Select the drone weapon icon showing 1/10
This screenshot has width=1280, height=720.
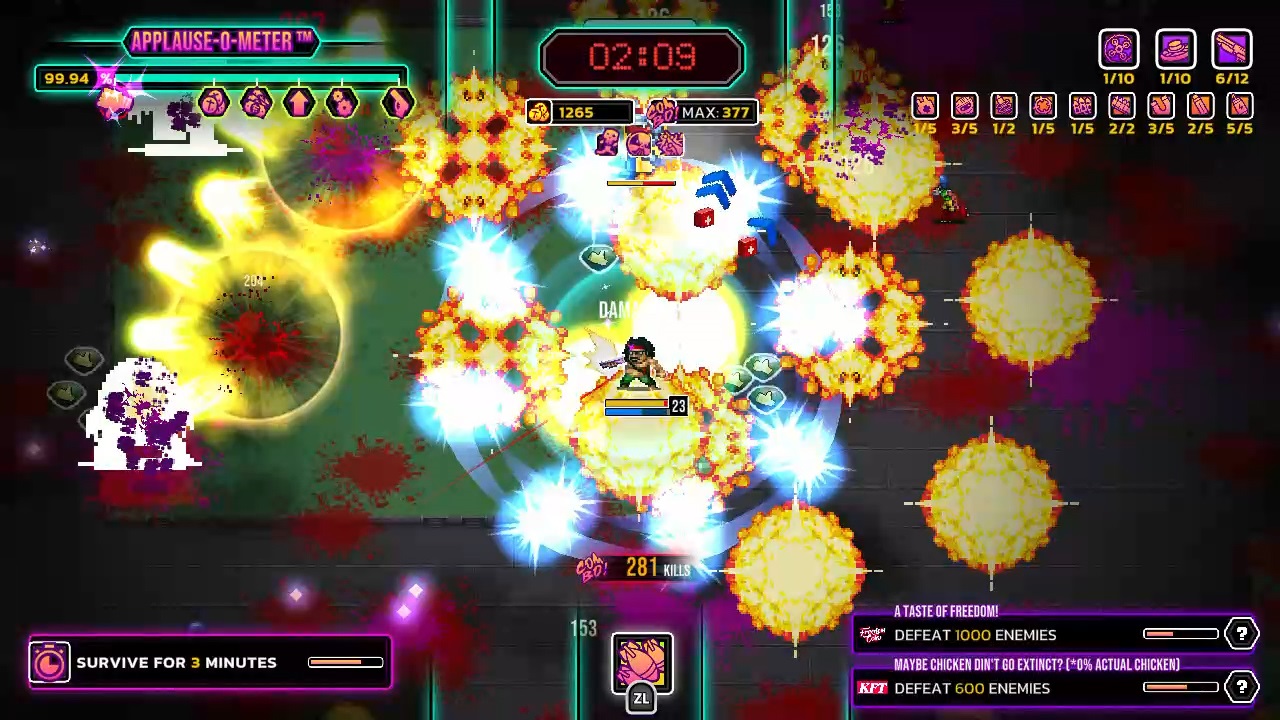tap(1118, 50)
